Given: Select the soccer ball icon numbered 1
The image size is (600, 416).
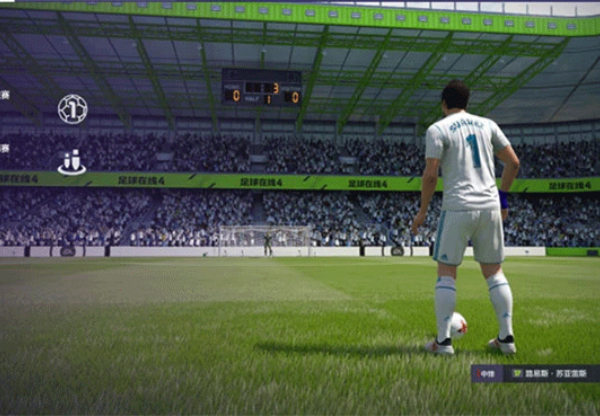Looking at the screenshot, I should click(72, 108).
